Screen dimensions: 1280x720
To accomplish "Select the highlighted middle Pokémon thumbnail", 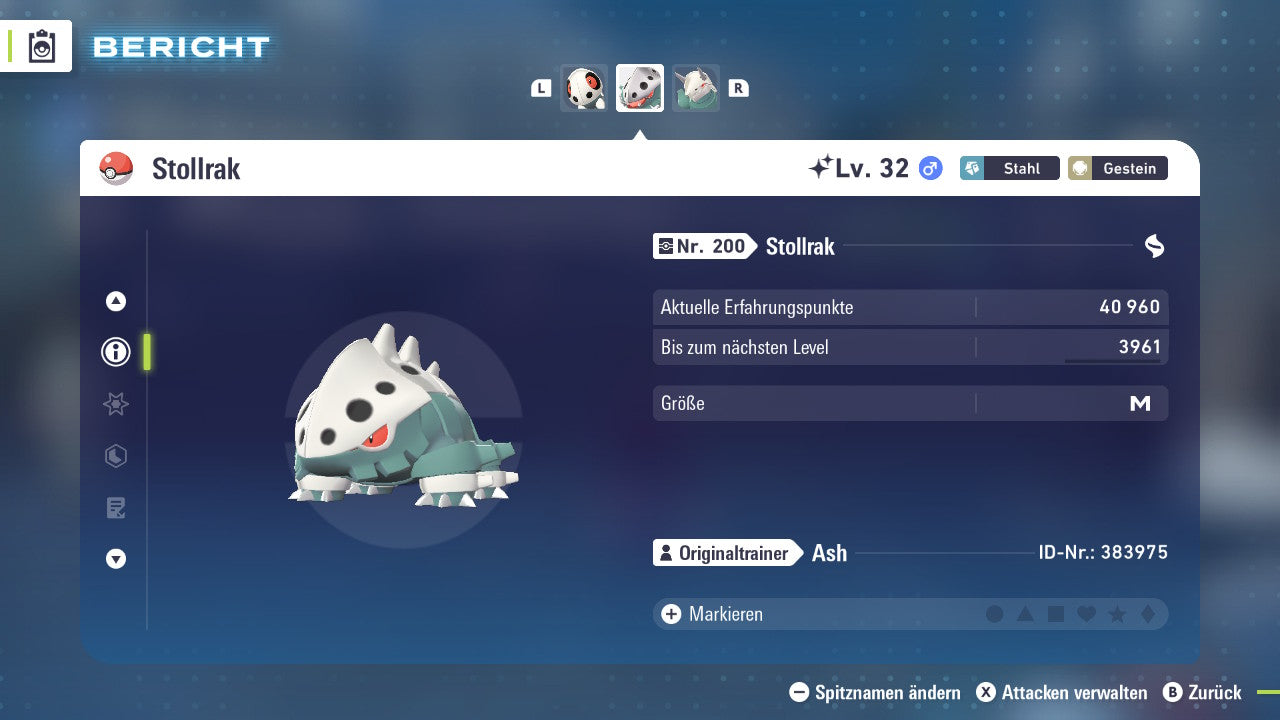I will [639, 88].
